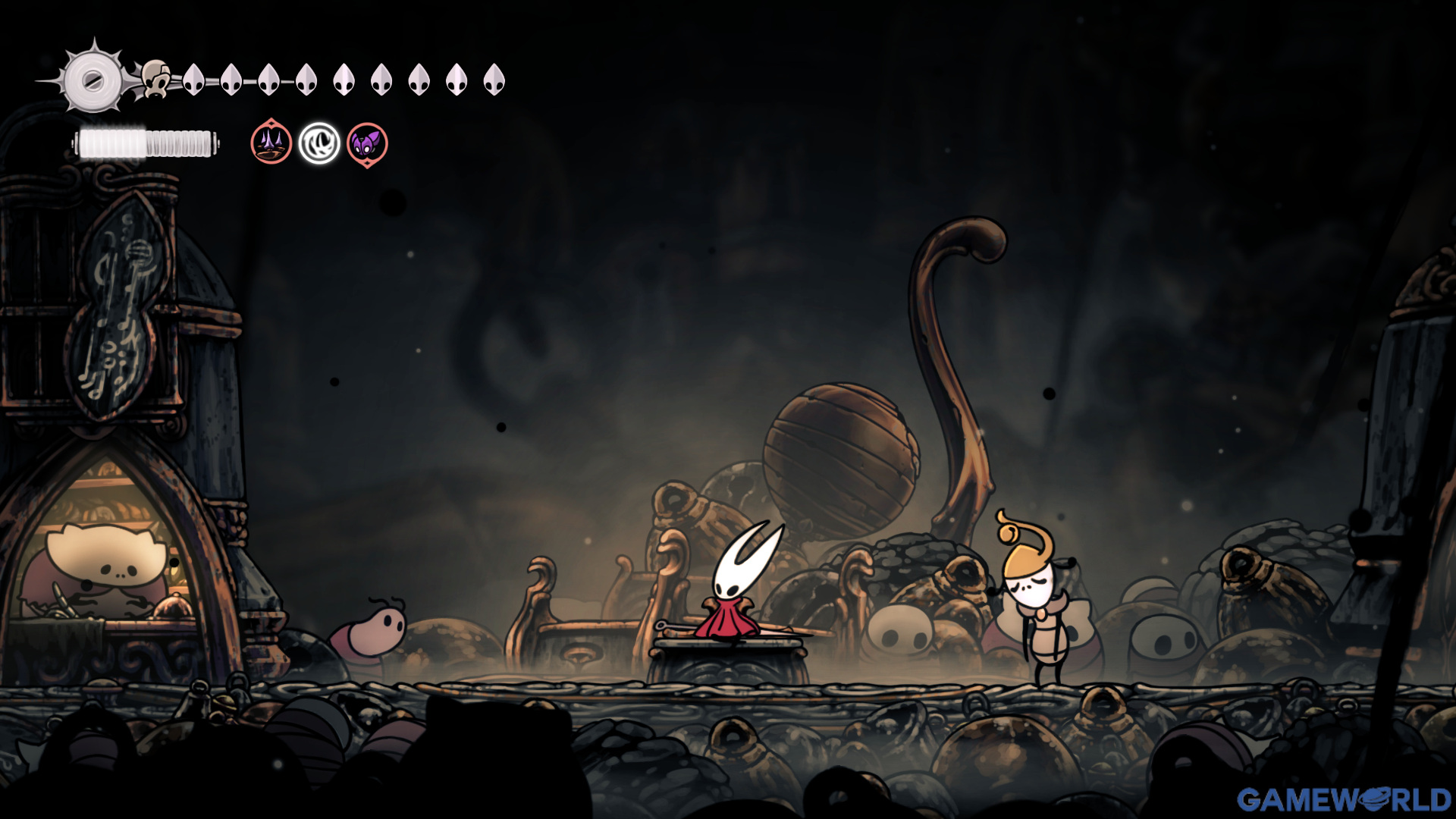Screen dimensions: 1456x819
Task: Activate the white swirling silk skill icon
Action: point(318,143)
